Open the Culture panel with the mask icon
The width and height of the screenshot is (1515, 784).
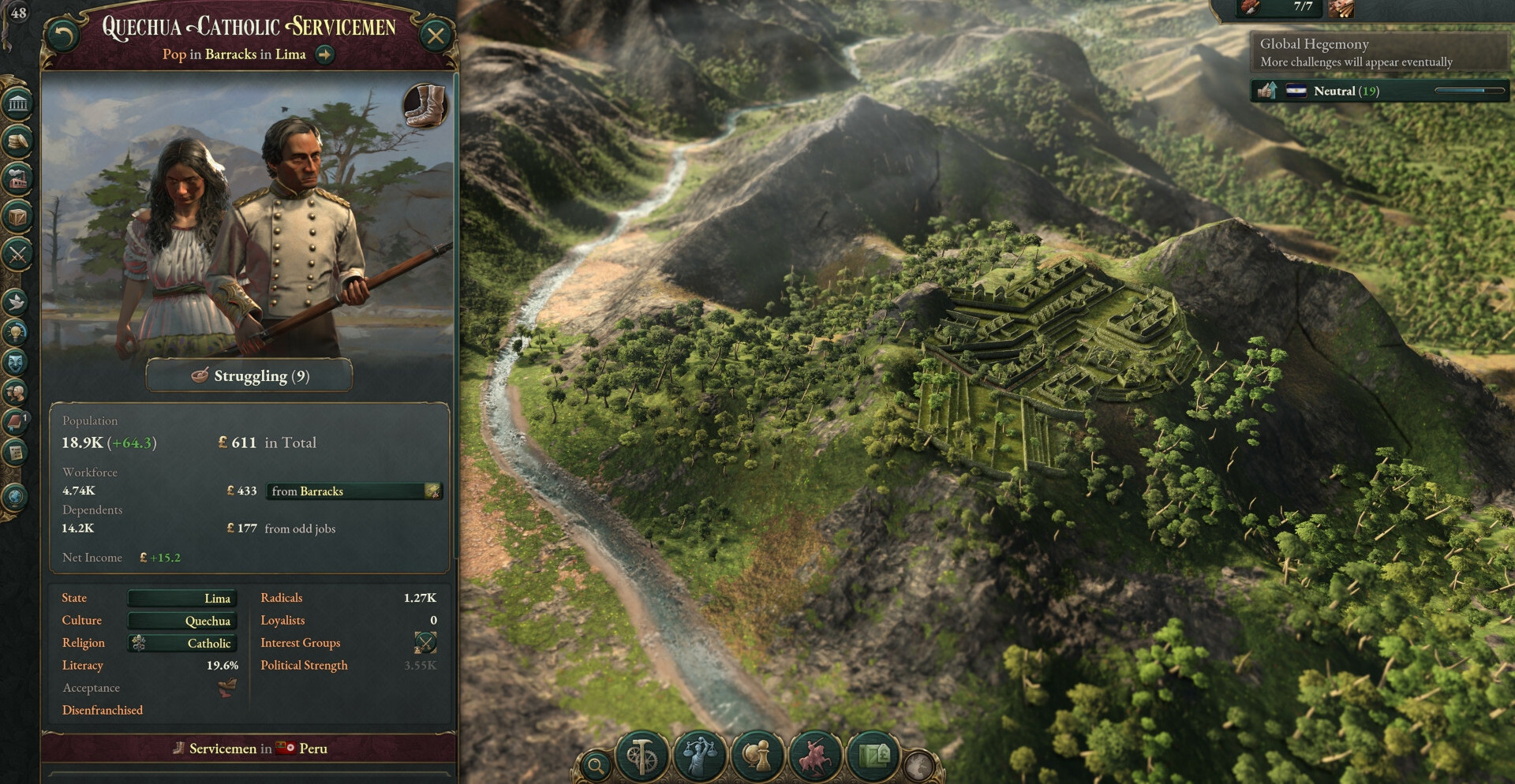coord(16,362)
